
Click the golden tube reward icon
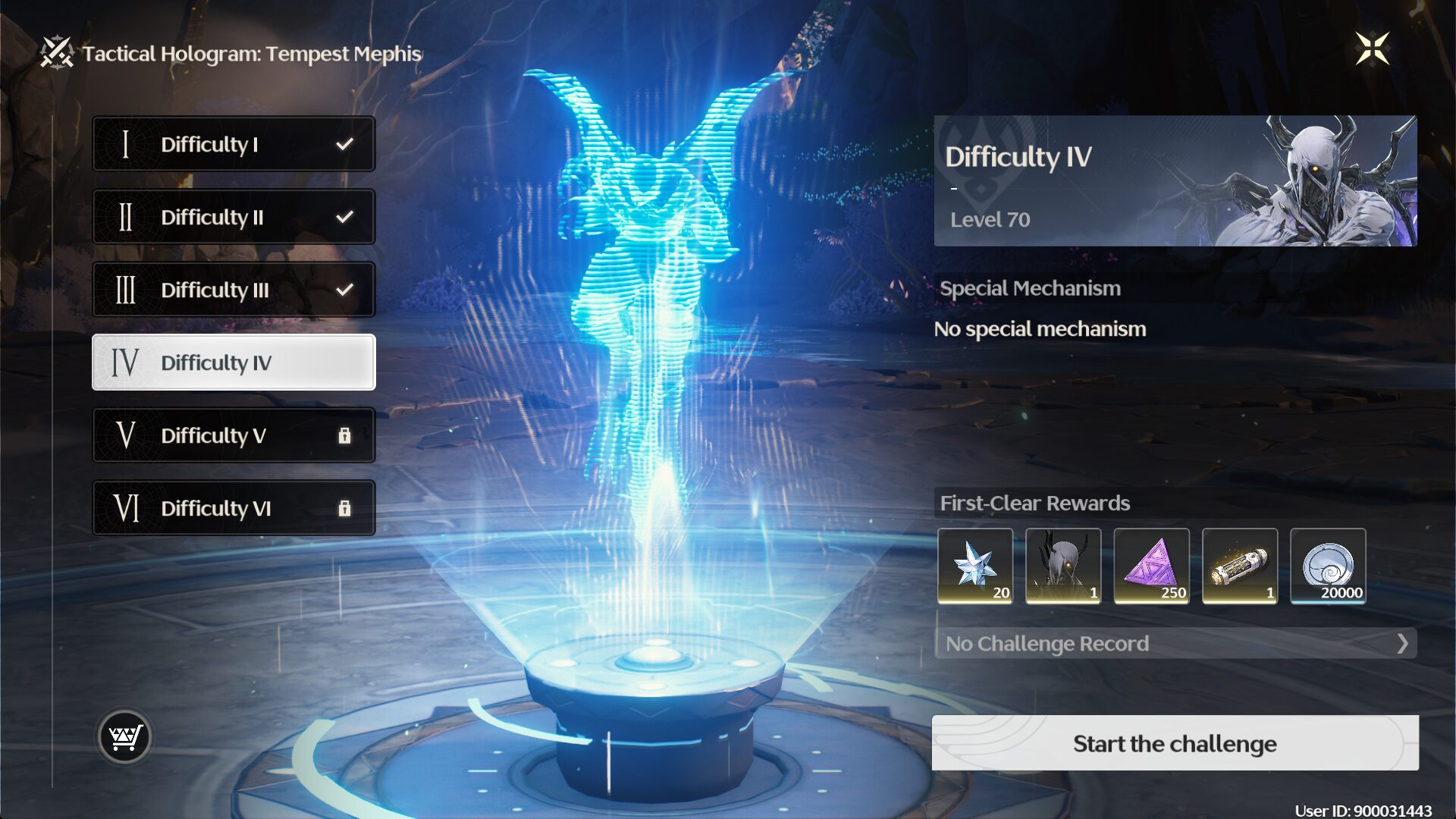1241,566
